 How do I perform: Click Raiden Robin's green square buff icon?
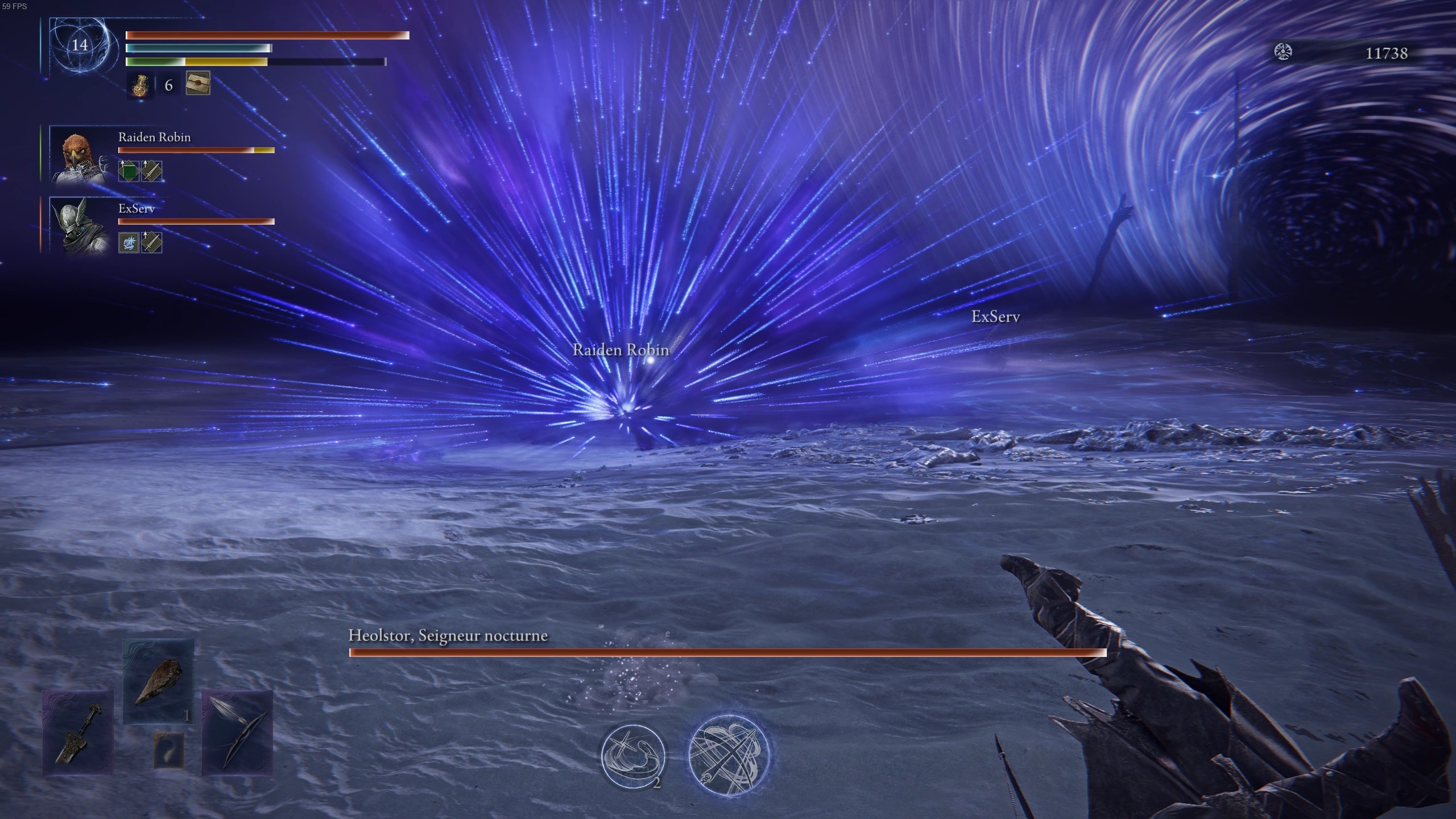(x=129, y=171)
